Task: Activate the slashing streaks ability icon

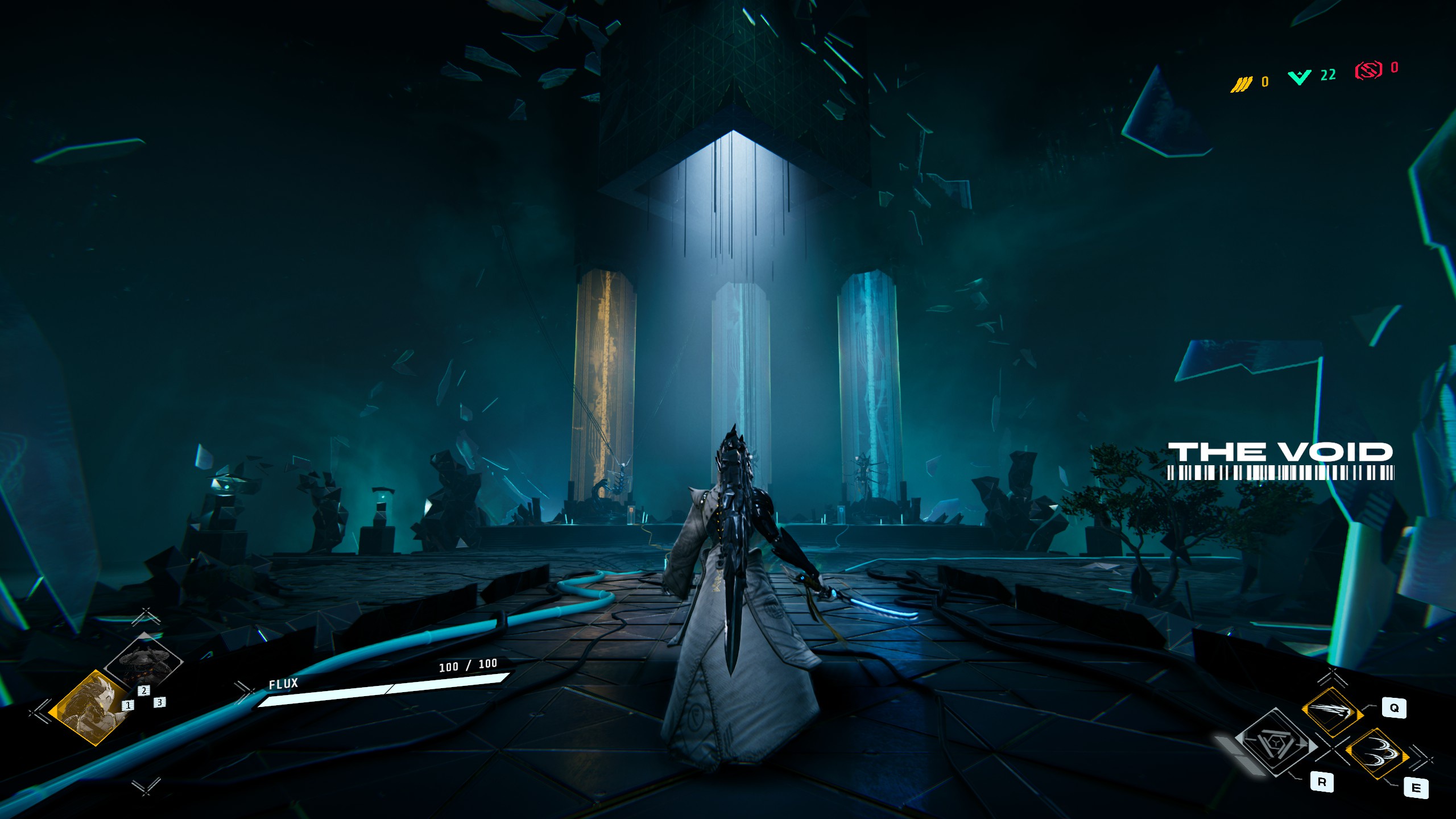Action: tap(1332, 712)
